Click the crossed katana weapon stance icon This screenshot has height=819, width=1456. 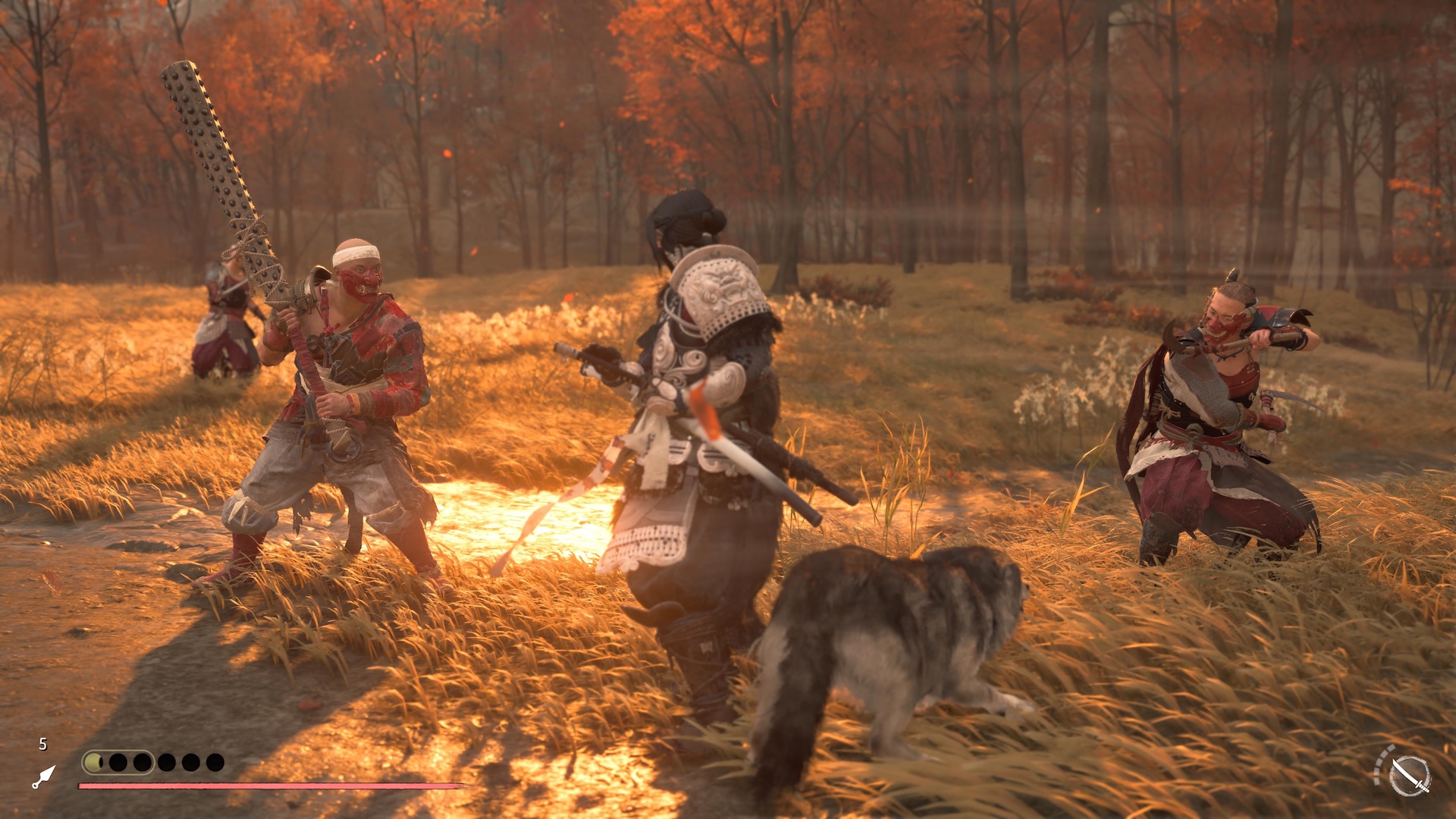1409,776
